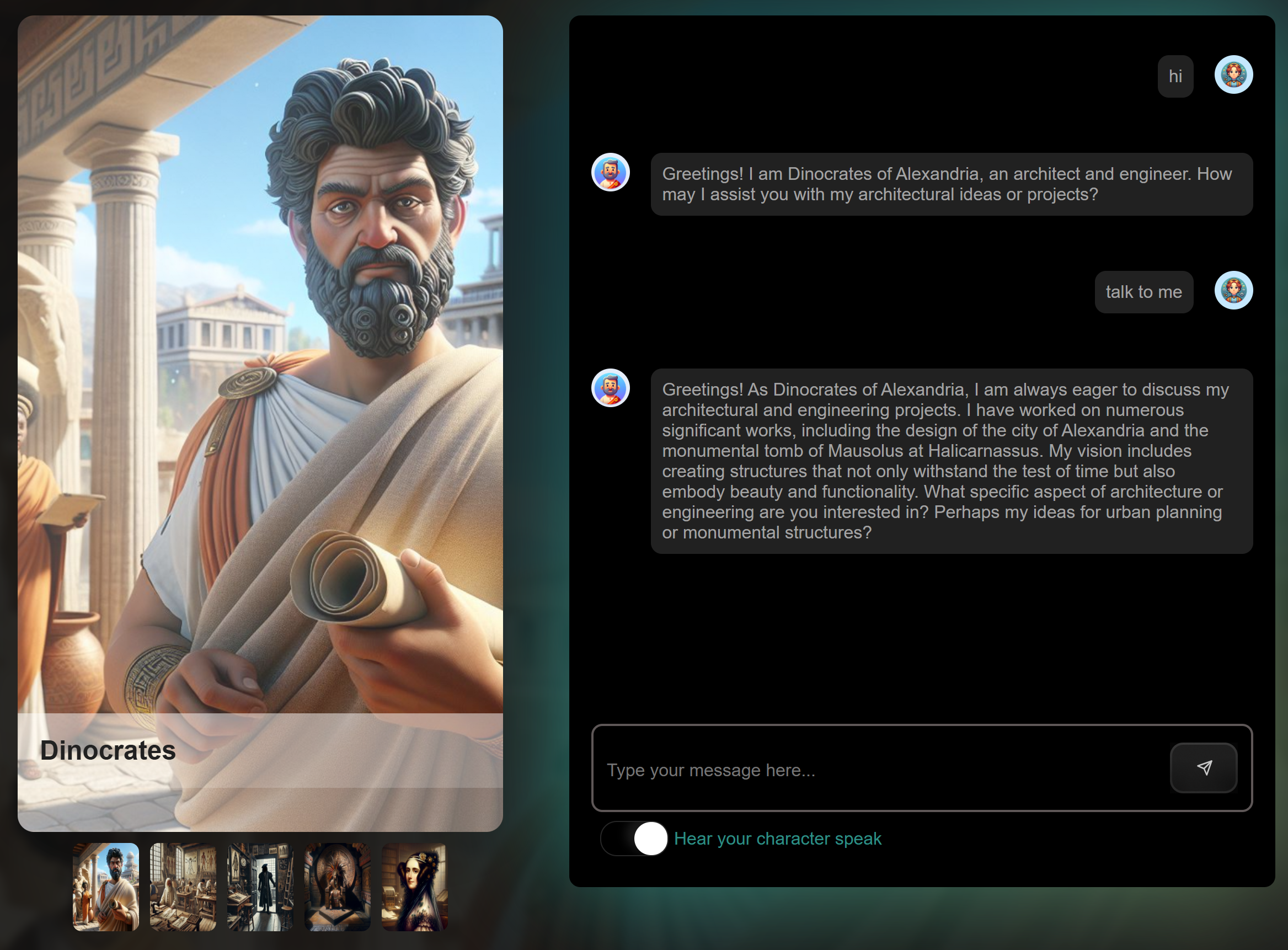Click Dinocrates' first greeting message bubble
The height and width of the screenshot is (950, 1288).
pyautogui.click(x=949, y=184)
